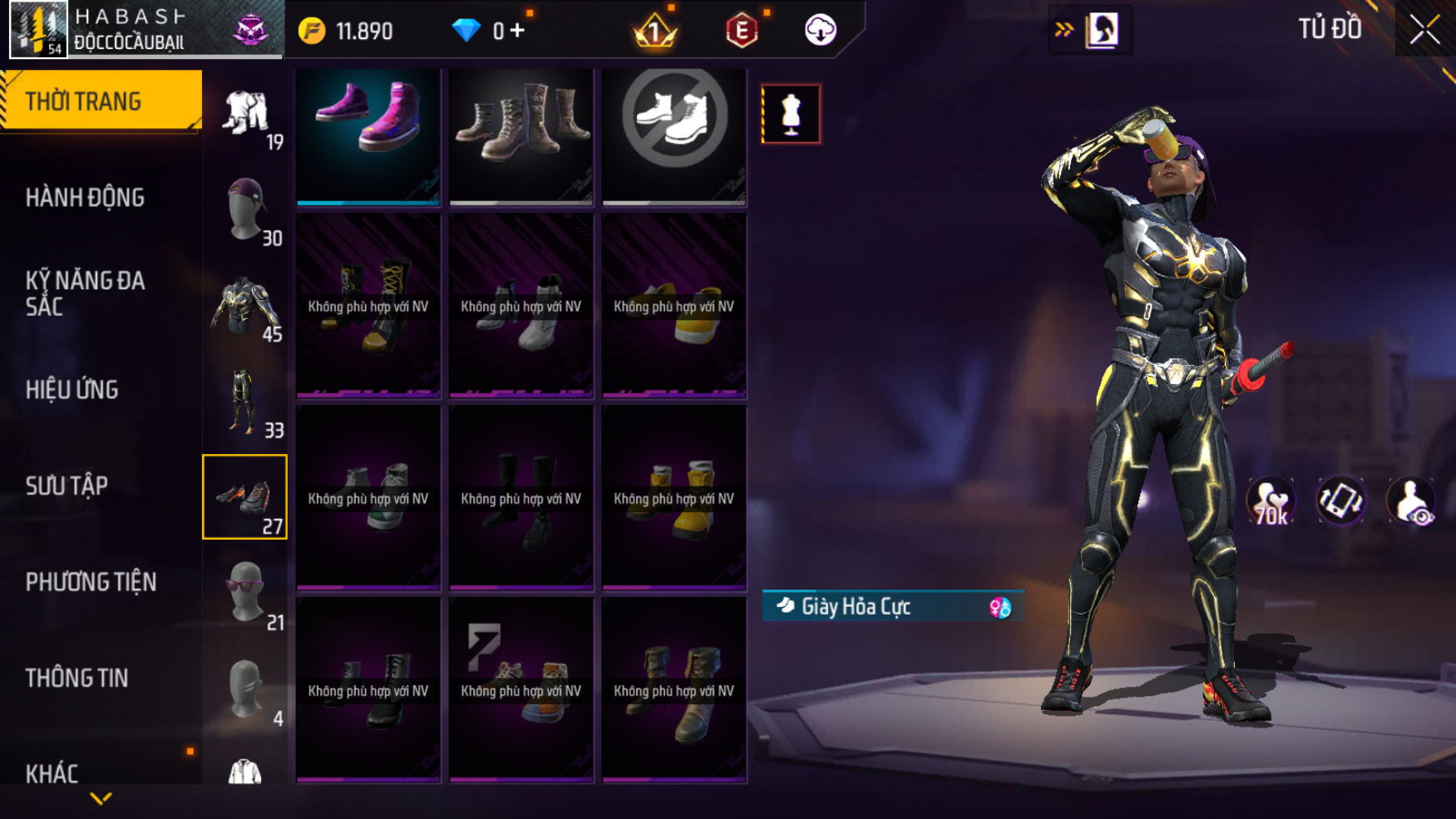
Task: Switch to the pants category
Action: click(x=245, y=403)
